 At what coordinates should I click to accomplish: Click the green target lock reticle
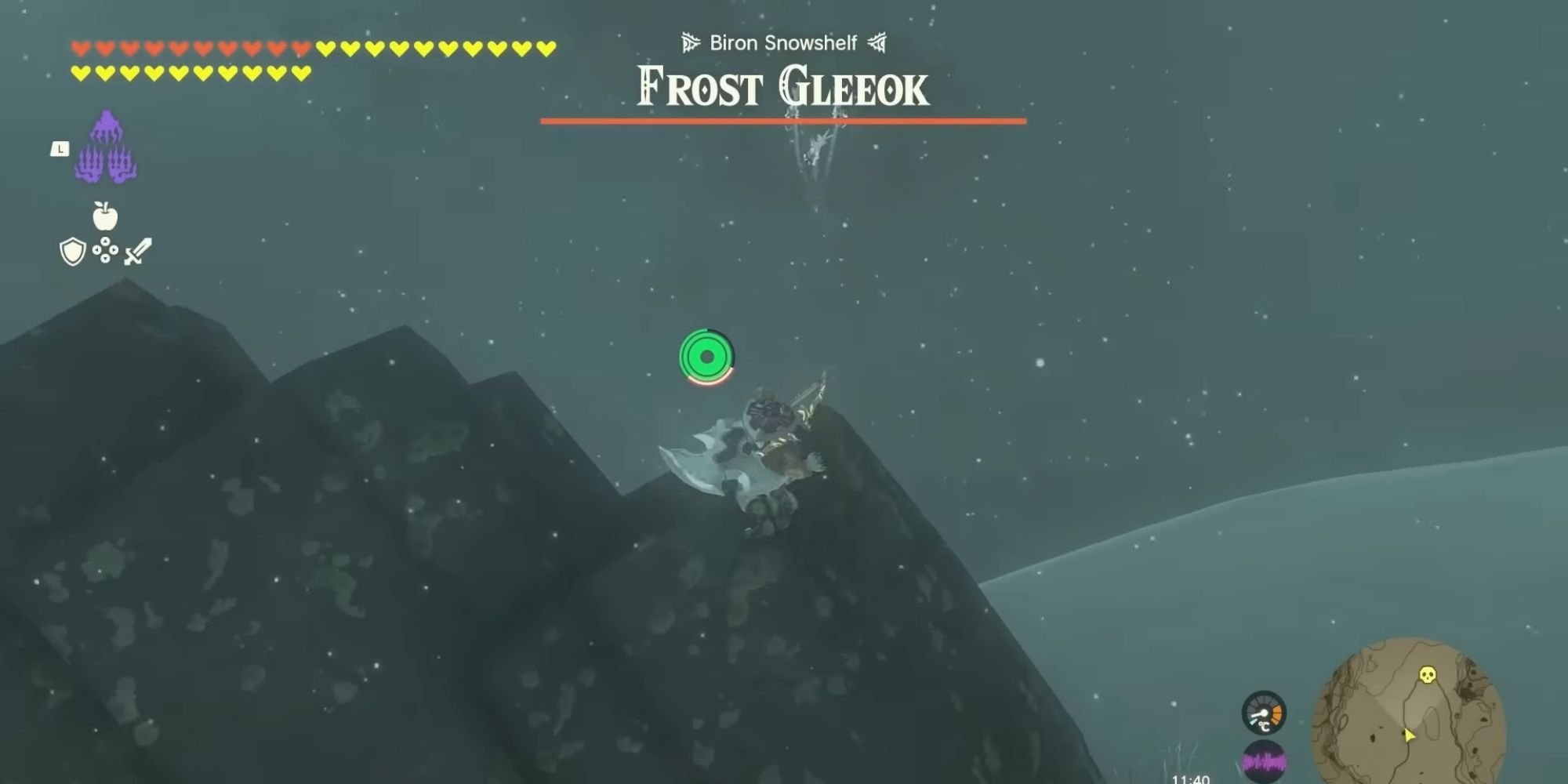[706, 357]
